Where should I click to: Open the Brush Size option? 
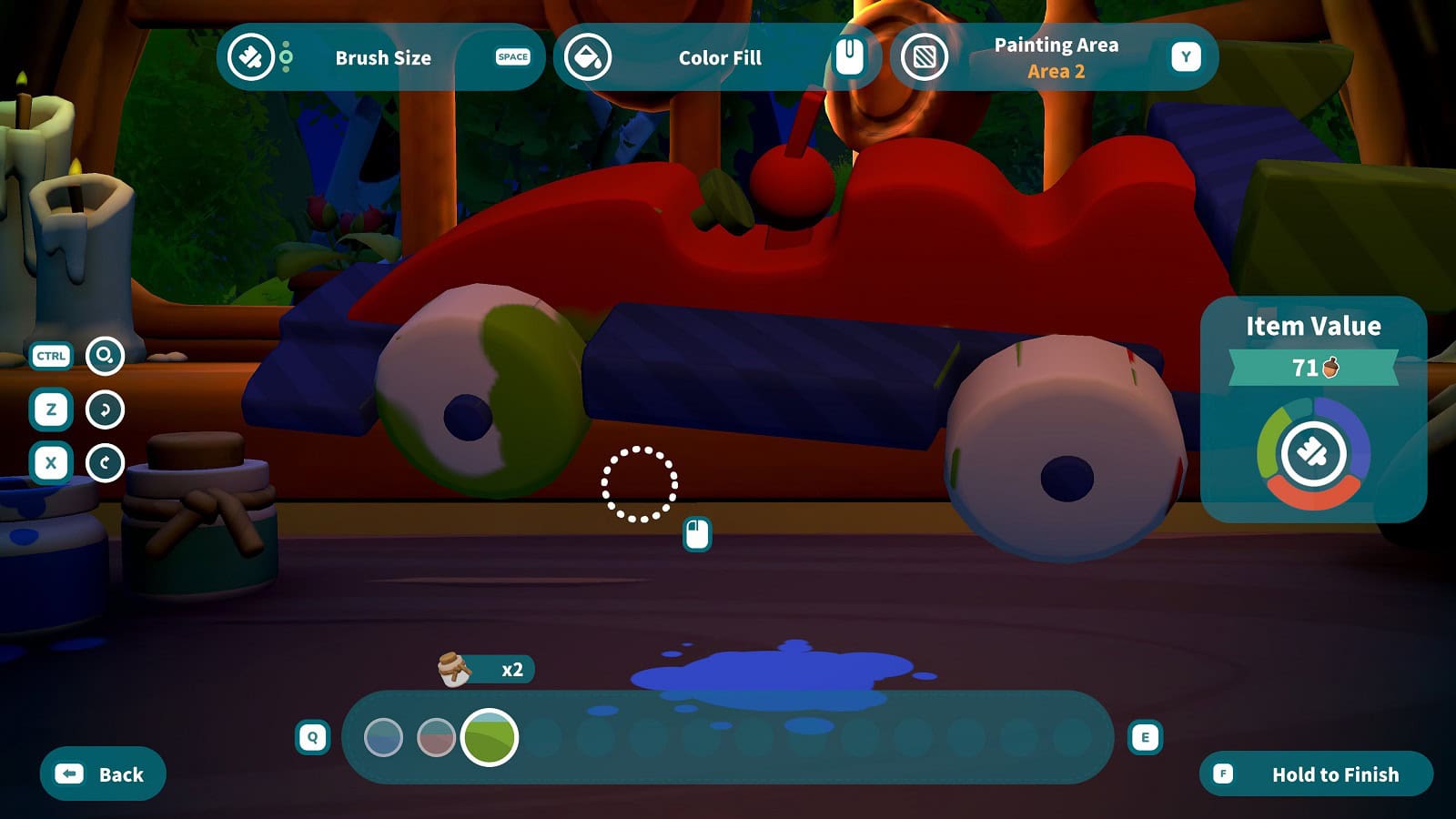click(x=381, y=57)
